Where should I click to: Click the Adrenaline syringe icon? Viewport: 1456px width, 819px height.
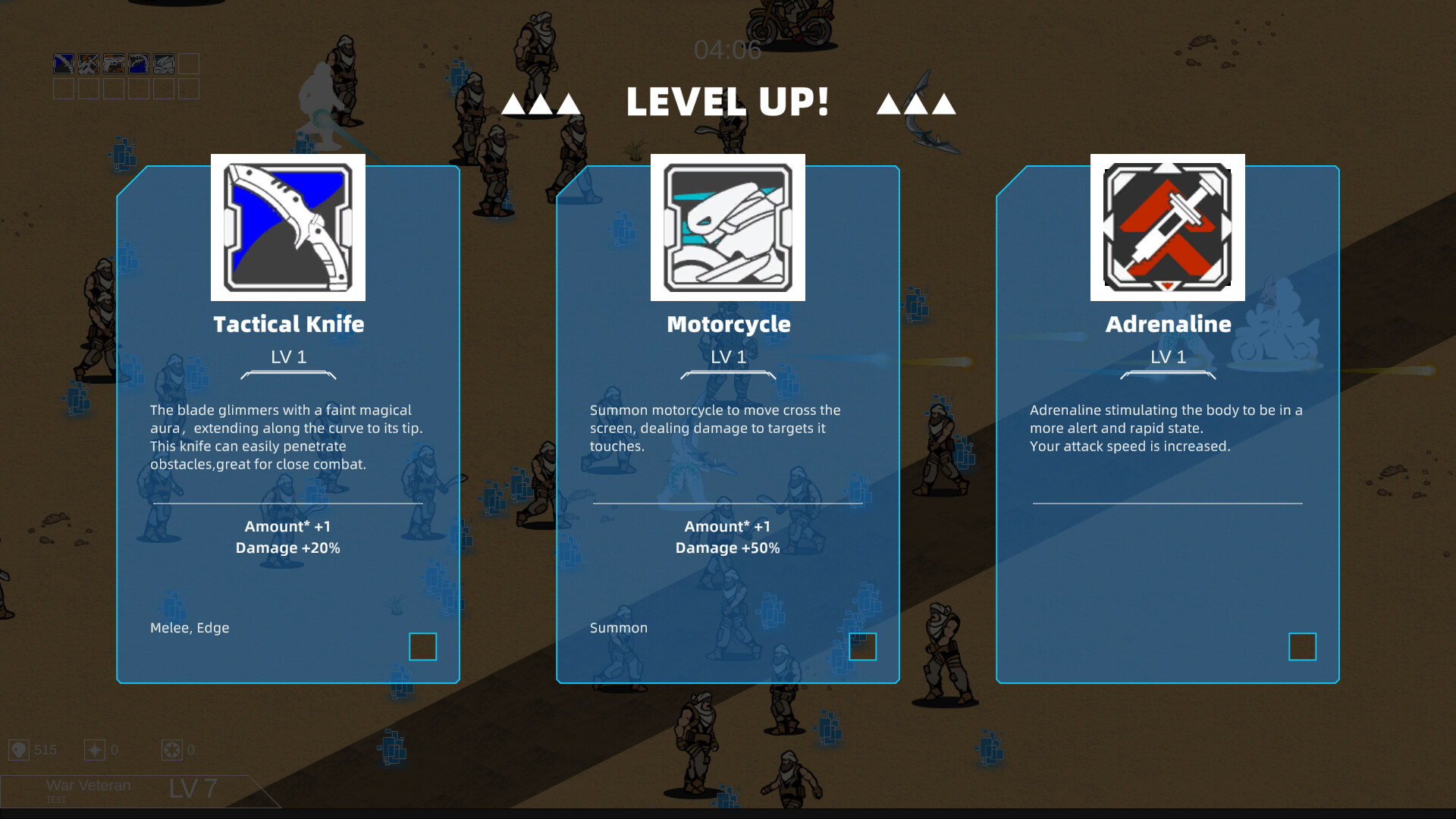[1167, 227]
